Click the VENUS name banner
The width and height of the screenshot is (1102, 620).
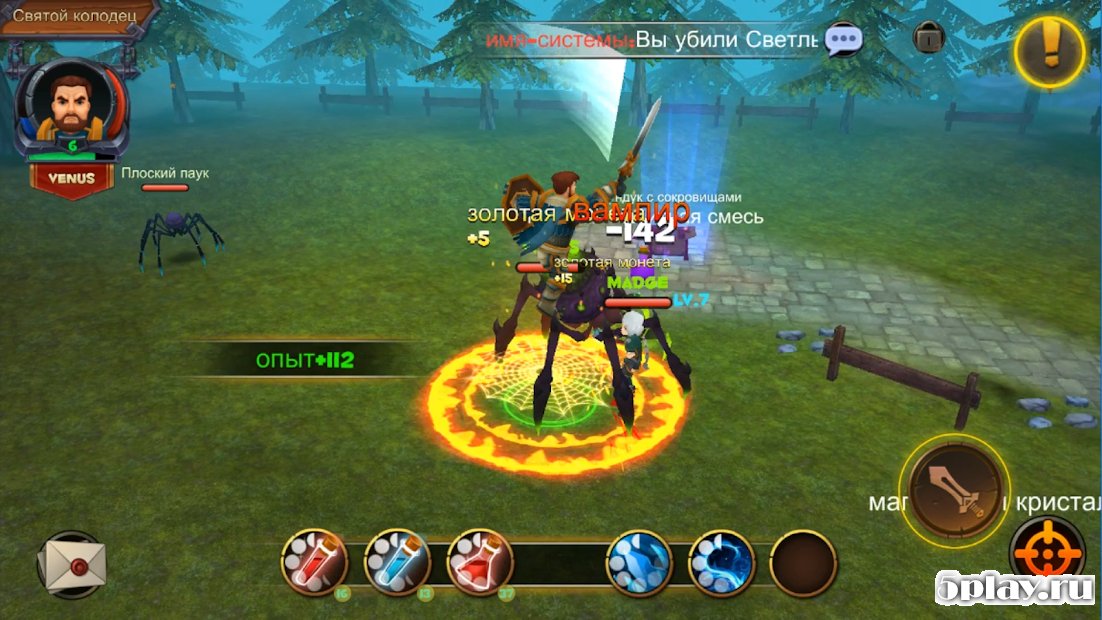click(71, 179)
